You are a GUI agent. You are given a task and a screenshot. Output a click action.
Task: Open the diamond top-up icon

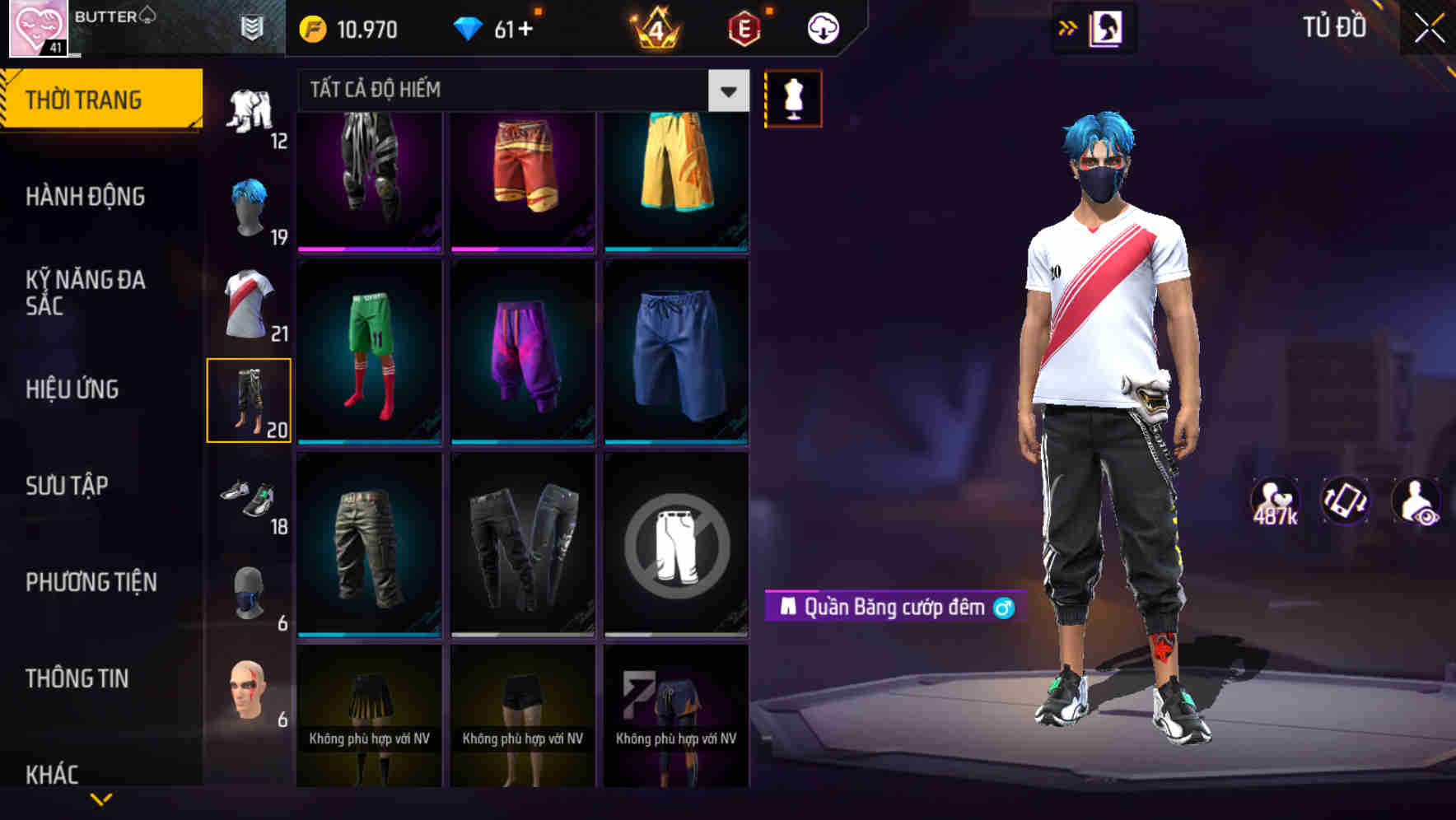[x=472, y=27]
